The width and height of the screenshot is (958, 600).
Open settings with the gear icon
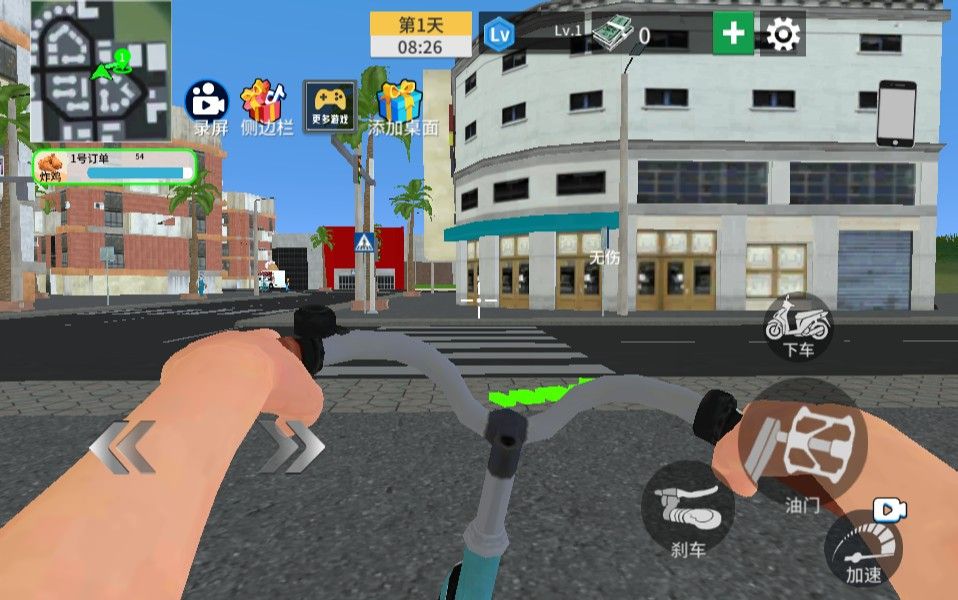783,35
